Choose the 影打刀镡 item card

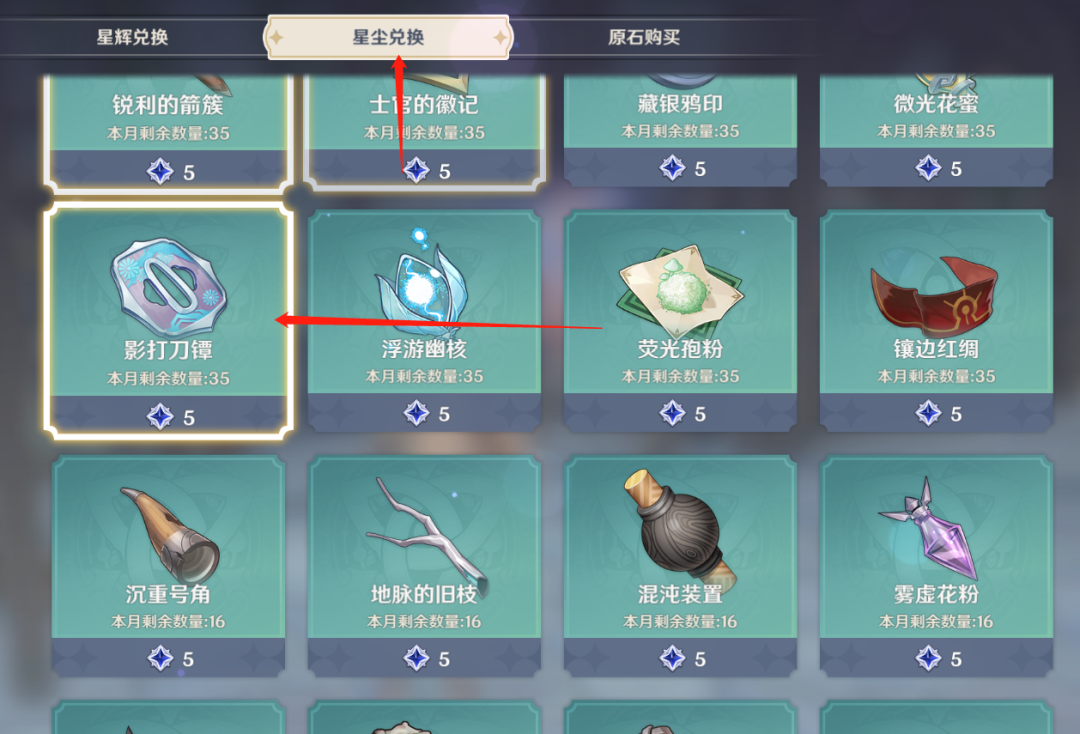(168, 318)
